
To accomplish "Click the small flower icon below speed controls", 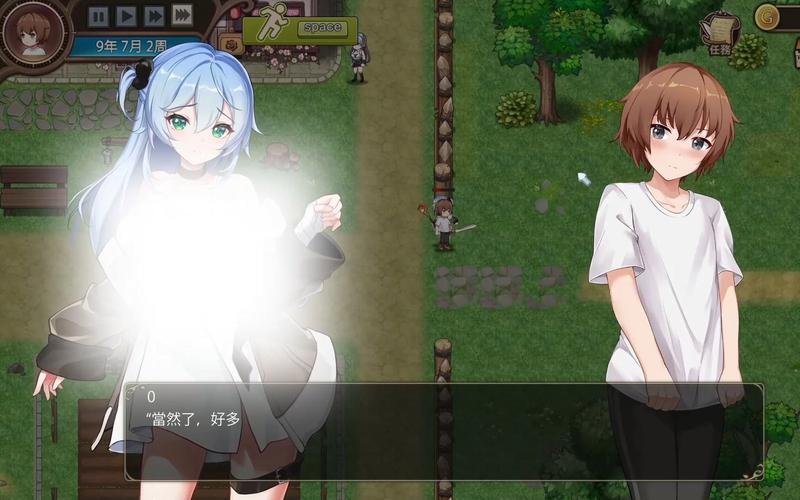I will pos(230,46).
